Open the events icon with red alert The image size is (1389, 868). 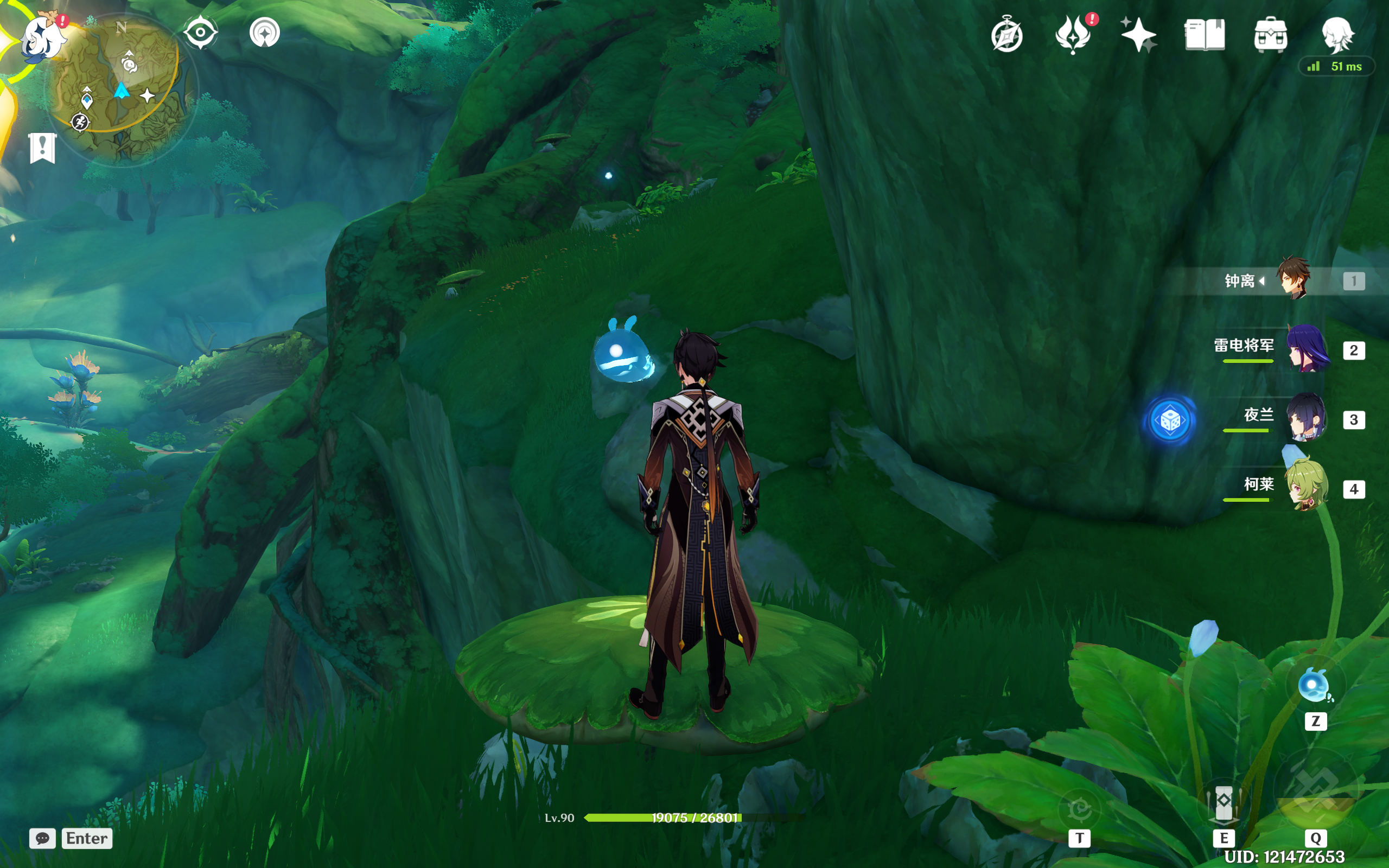(1073, 34)
